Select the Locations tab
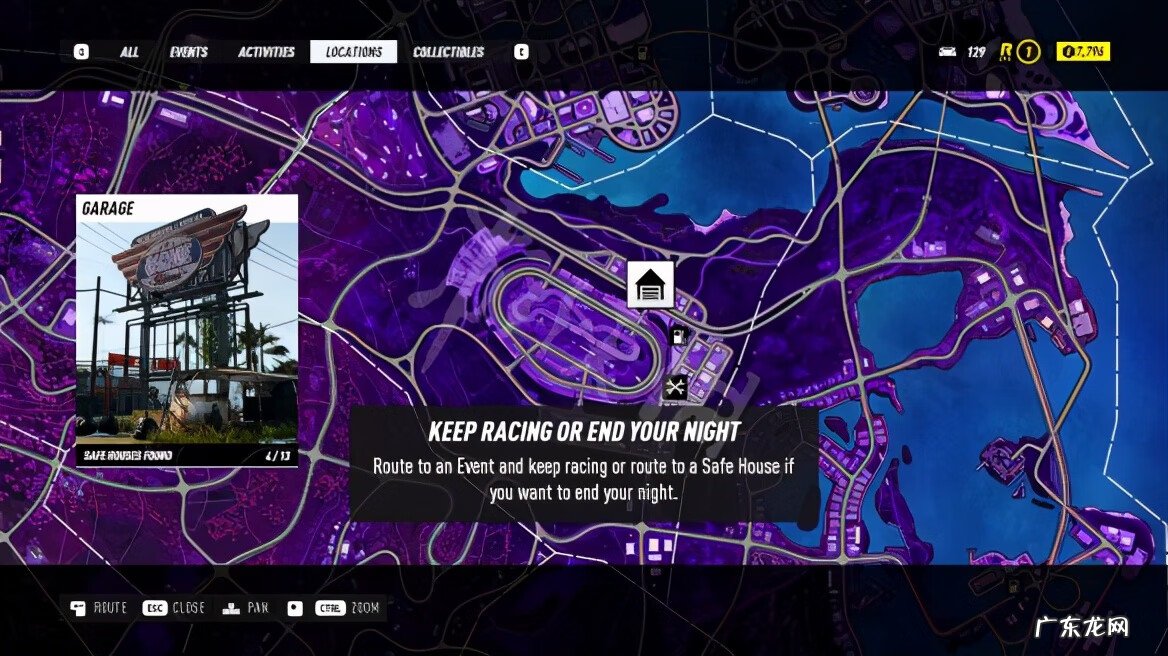Screen dimensions: 1168x656 353,52
